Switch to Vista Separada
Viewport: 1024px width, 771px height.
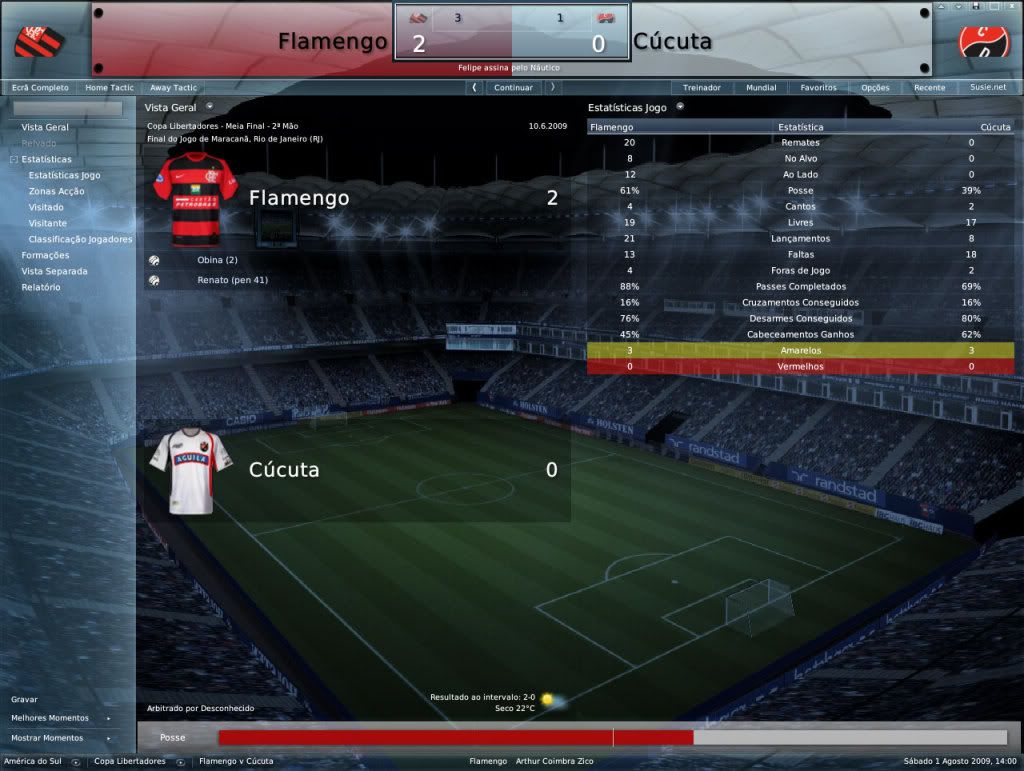[x=54, y=271]
